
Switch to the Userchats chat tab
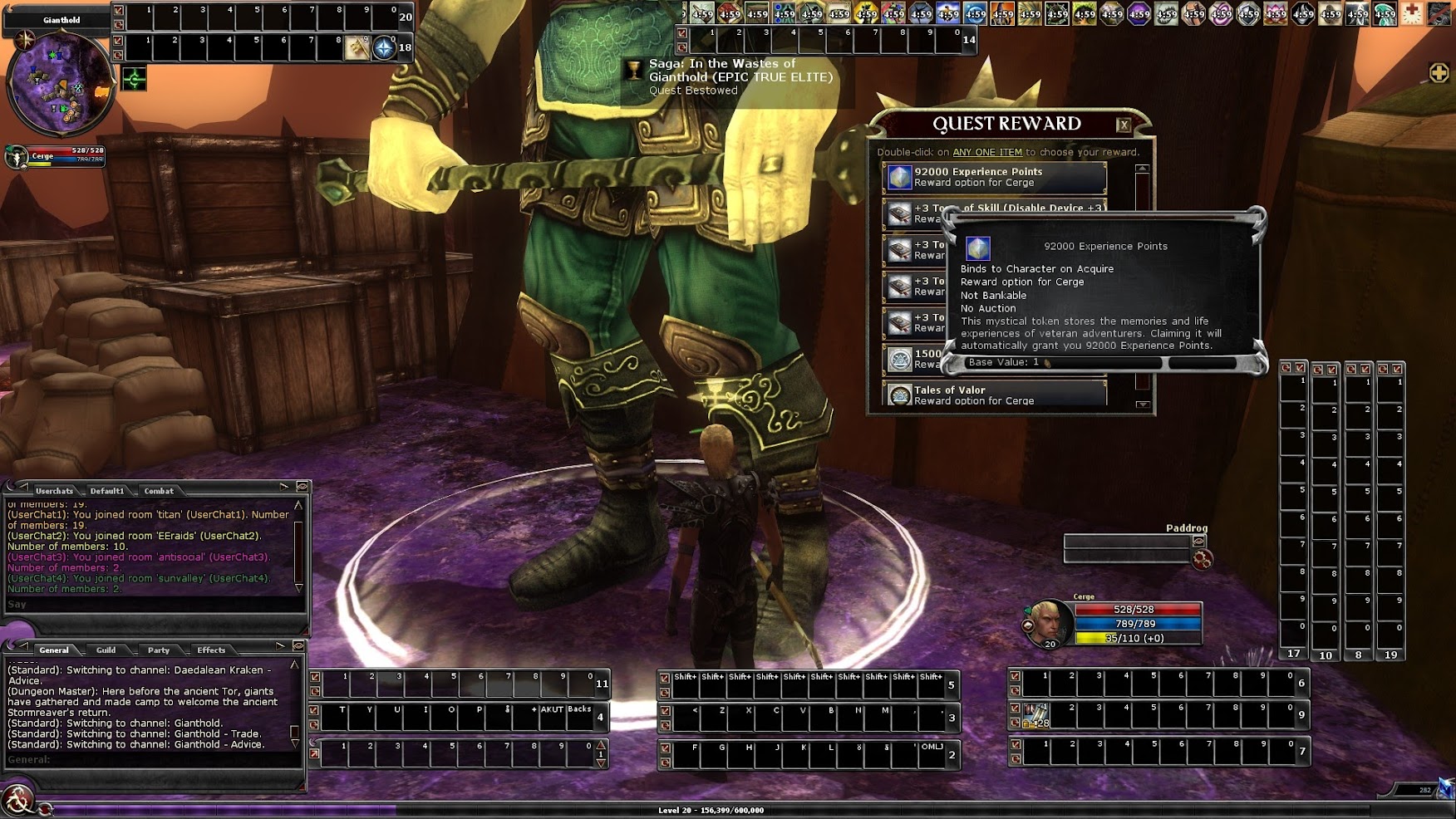click(x=54, y=491)
